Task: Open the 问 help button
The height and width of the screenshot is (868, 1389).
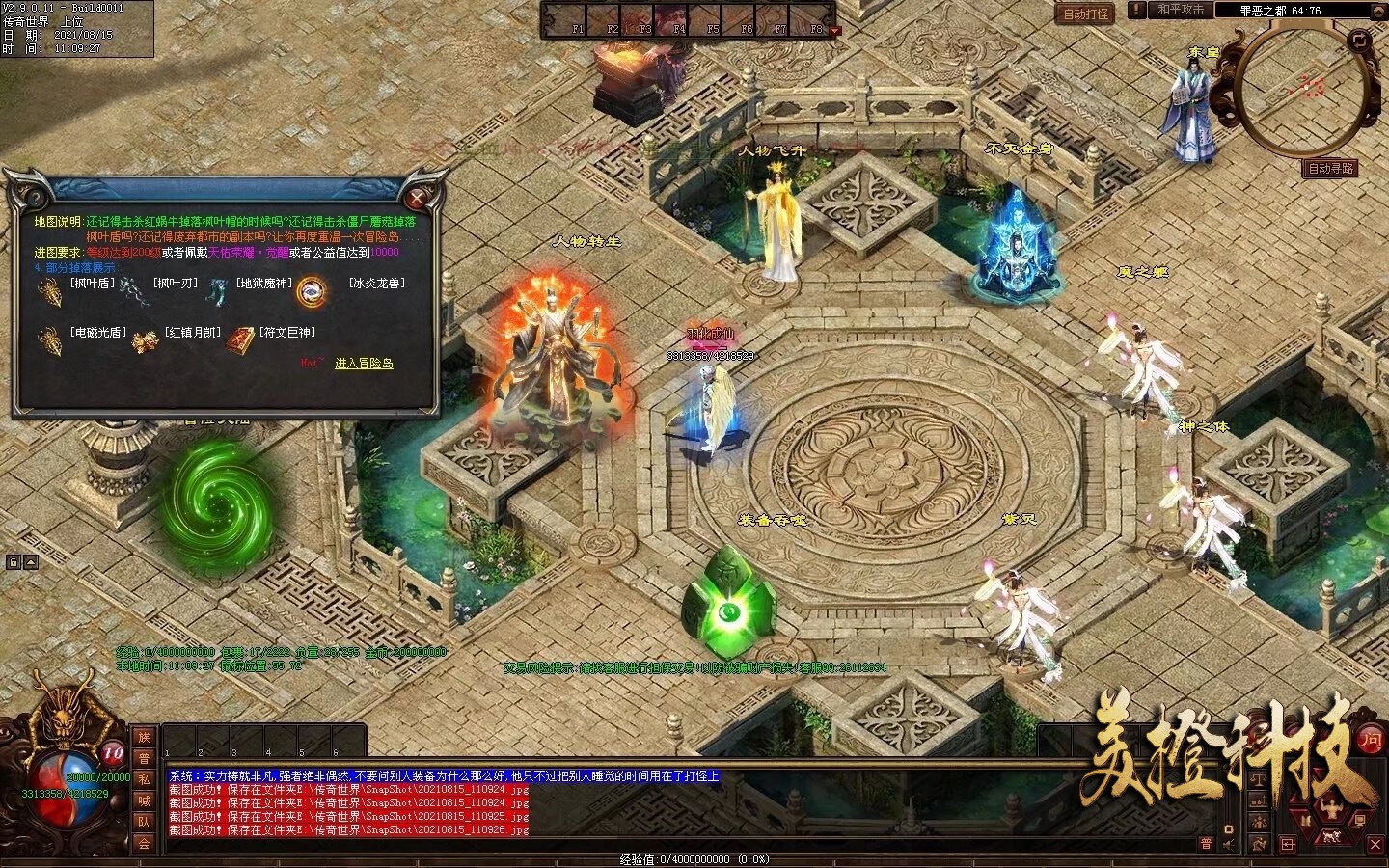Action: coord(1370,740)
